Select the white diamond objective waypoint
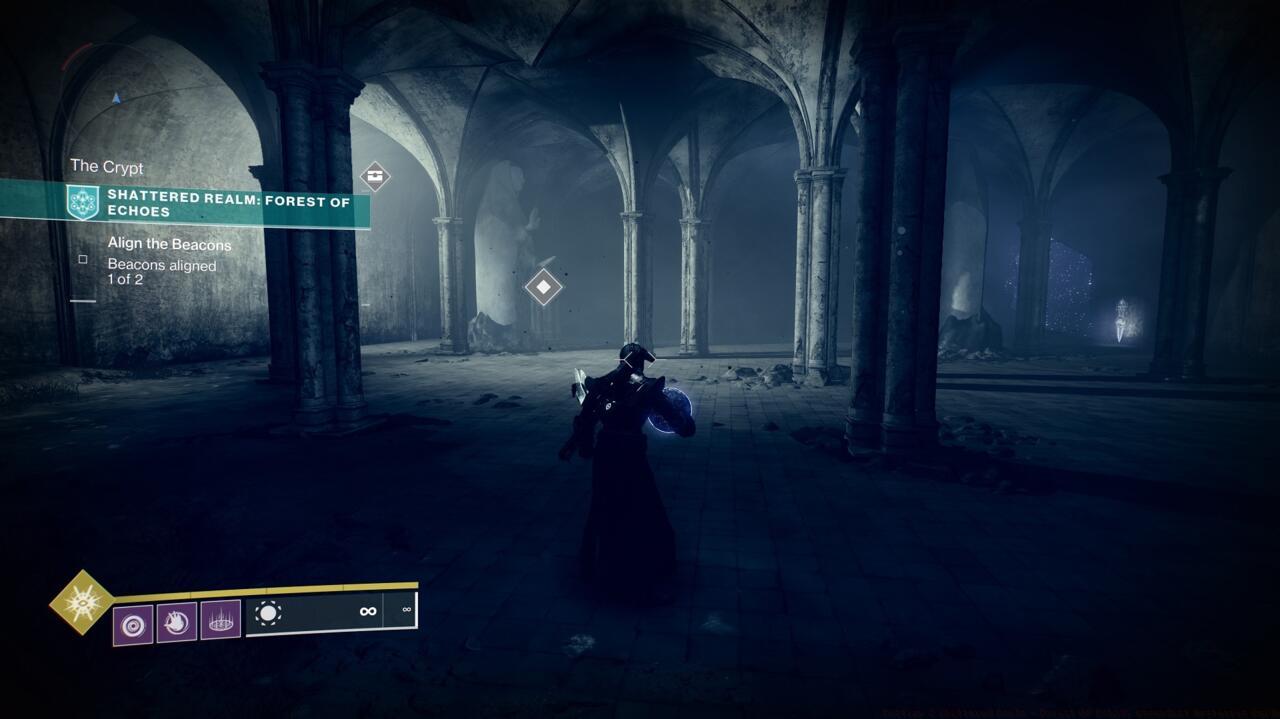The width and height of the screenshot is (1280, 719). tap(543, 287)
